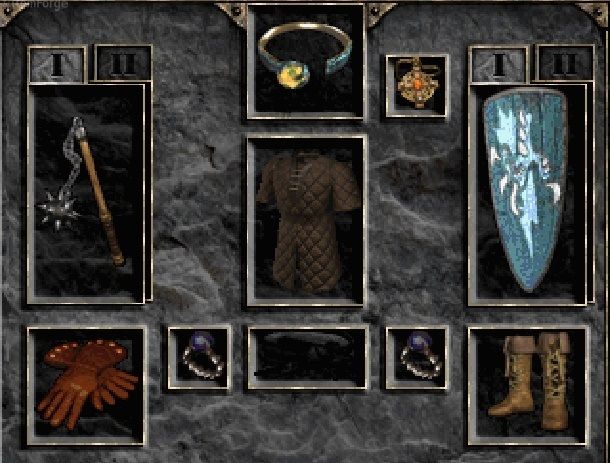610x463 pixels.
Task: Click the dark belt slot
Action: (x=305, y=357)
